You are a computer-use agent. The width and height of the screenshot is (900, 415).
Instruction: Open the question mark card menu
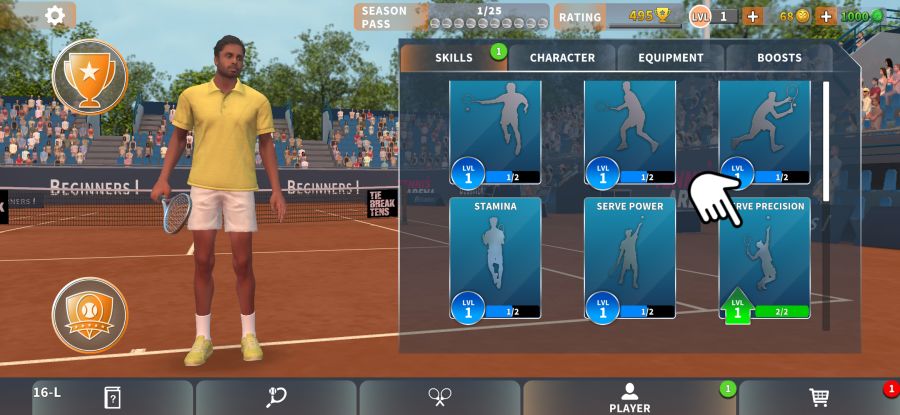112,397
